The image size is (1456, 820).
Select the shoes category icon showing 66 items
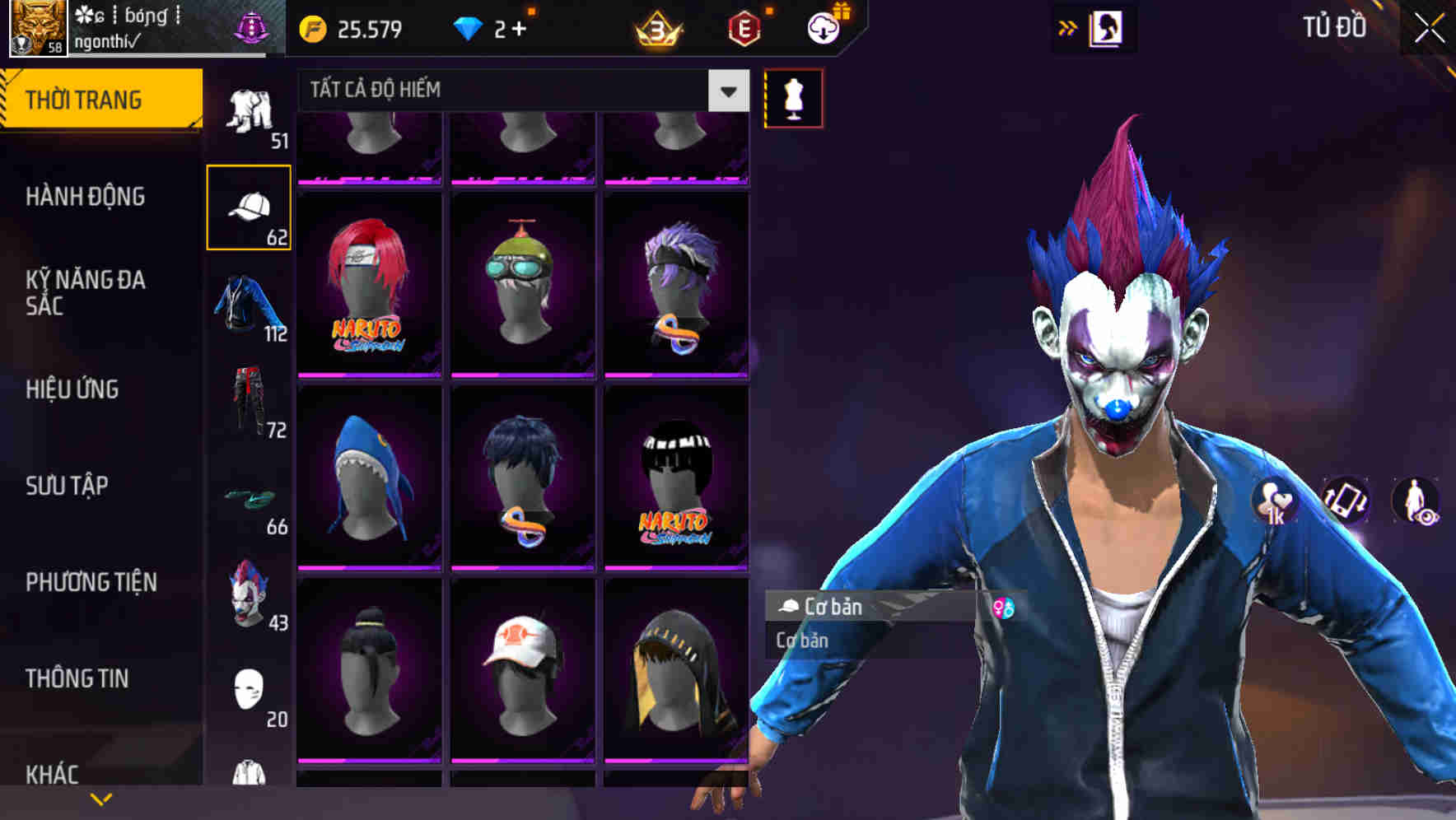tap(250, 502)
